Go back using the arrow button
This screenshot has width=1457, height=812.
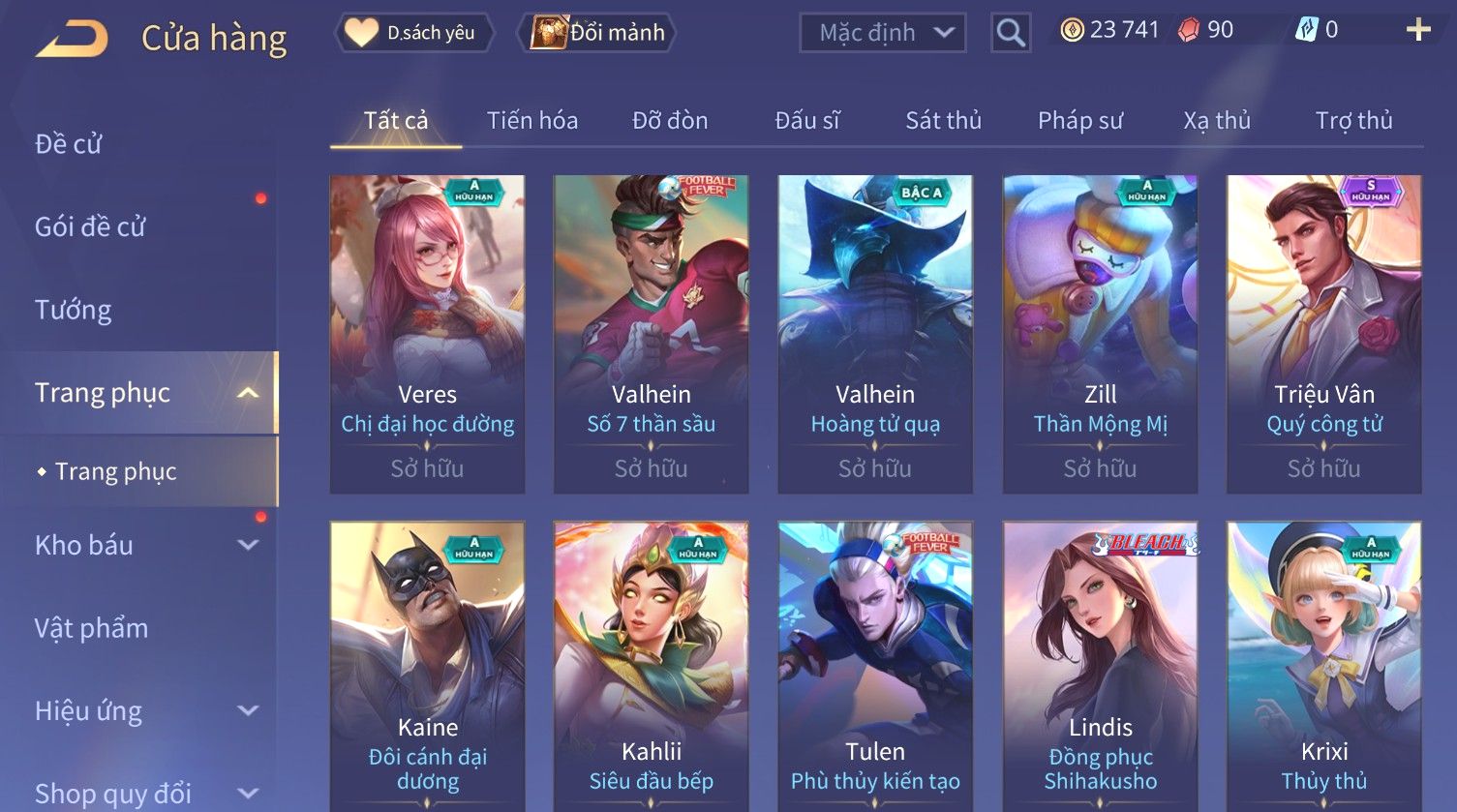[x=73, y=39]
